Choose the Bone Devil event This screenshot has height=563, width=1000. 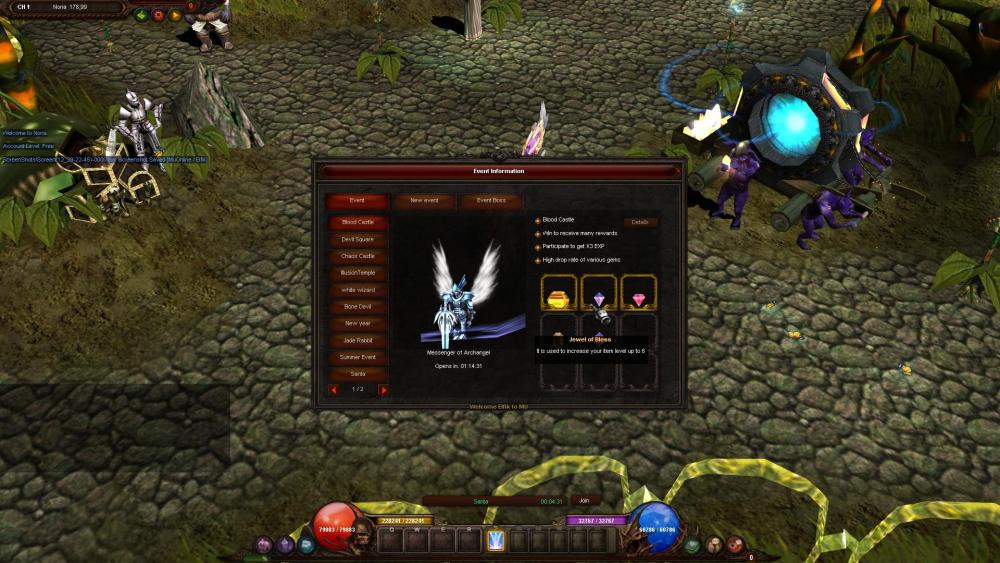click(358, 307)
